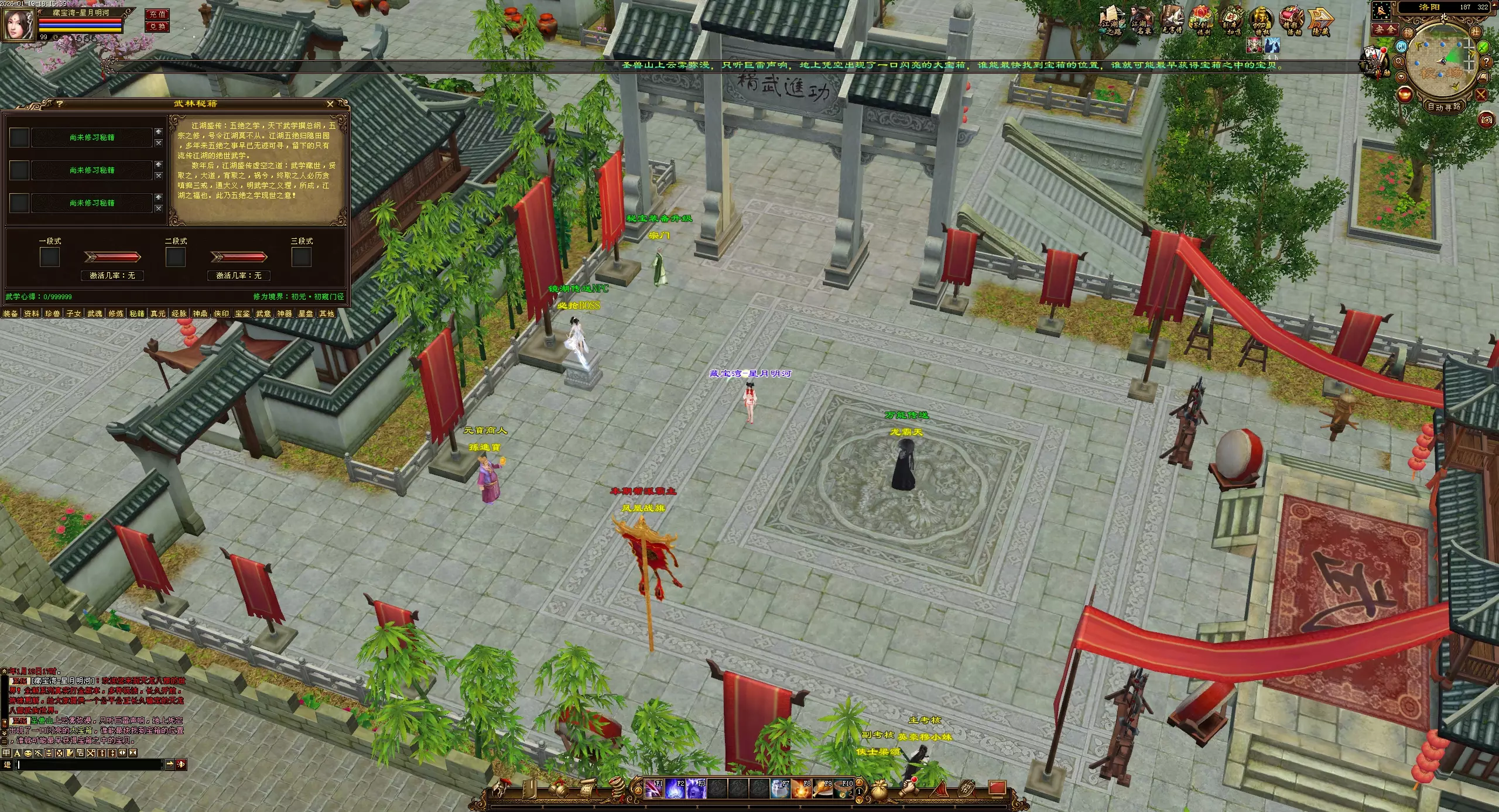Open the GM button beside the minimap
Screen dimensions: 1499x812
(1402, 46)
